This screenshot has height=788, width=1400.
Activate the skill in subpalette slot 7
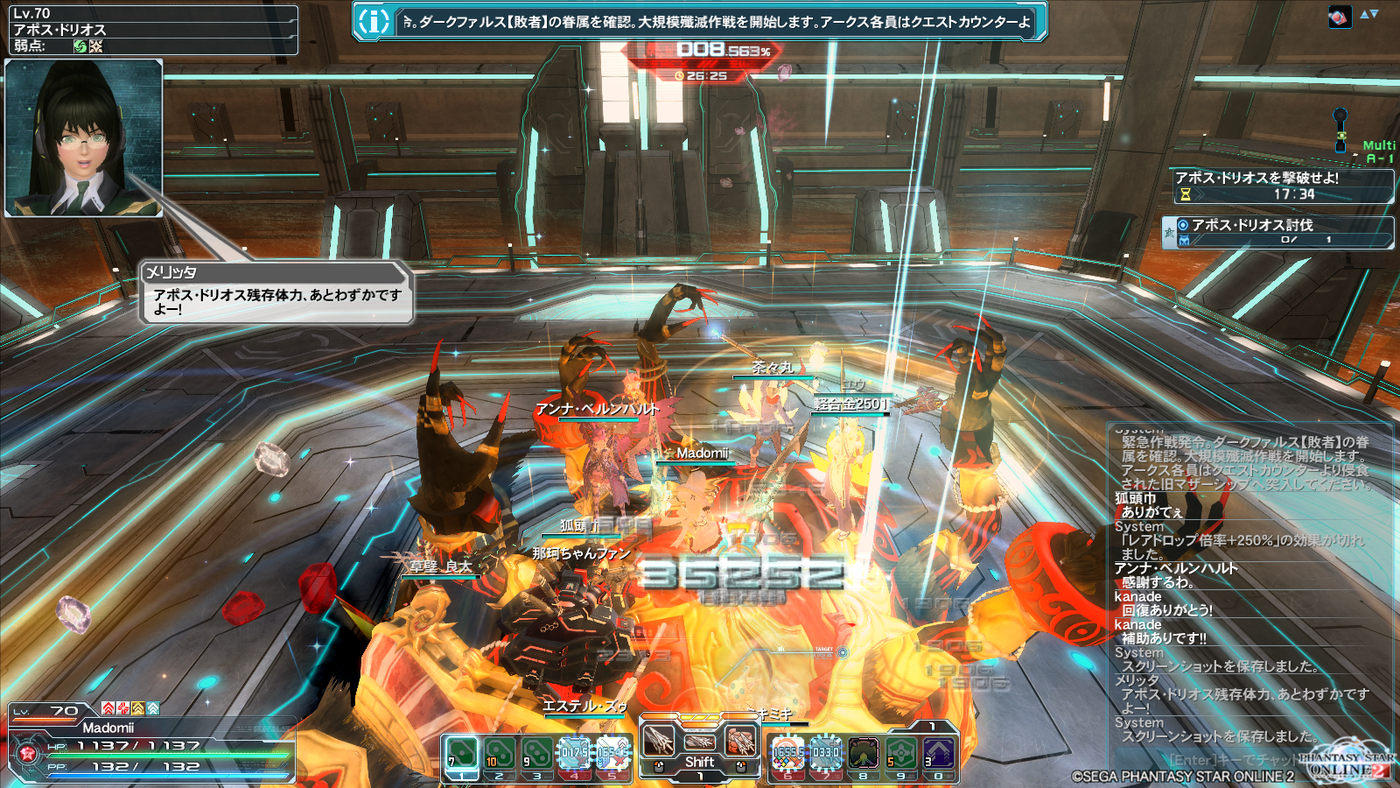click(825, 752)
